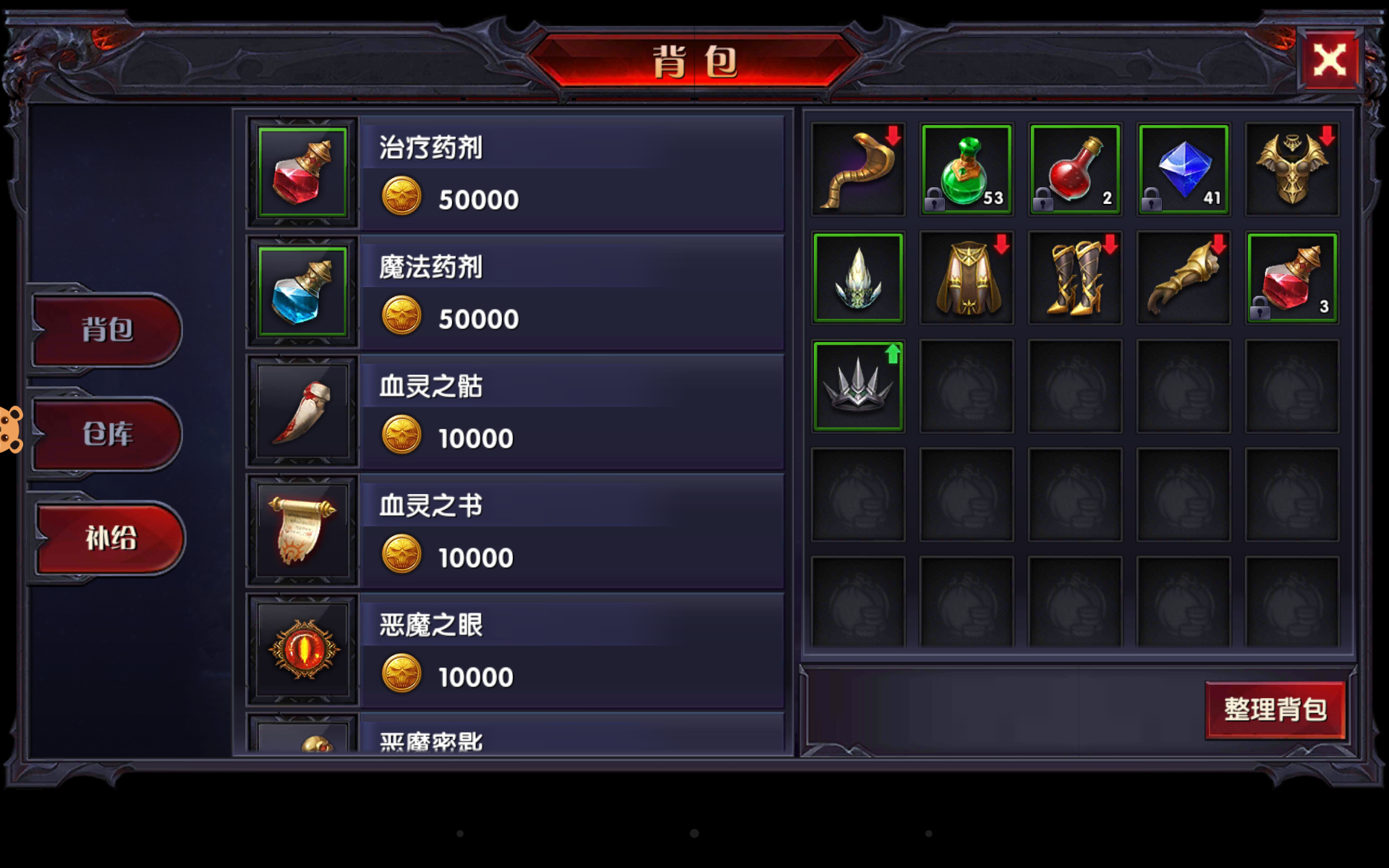Switch to the 仓库 tab
Image resolution: width=1389 pixels, height=868 pixels.
106,435
